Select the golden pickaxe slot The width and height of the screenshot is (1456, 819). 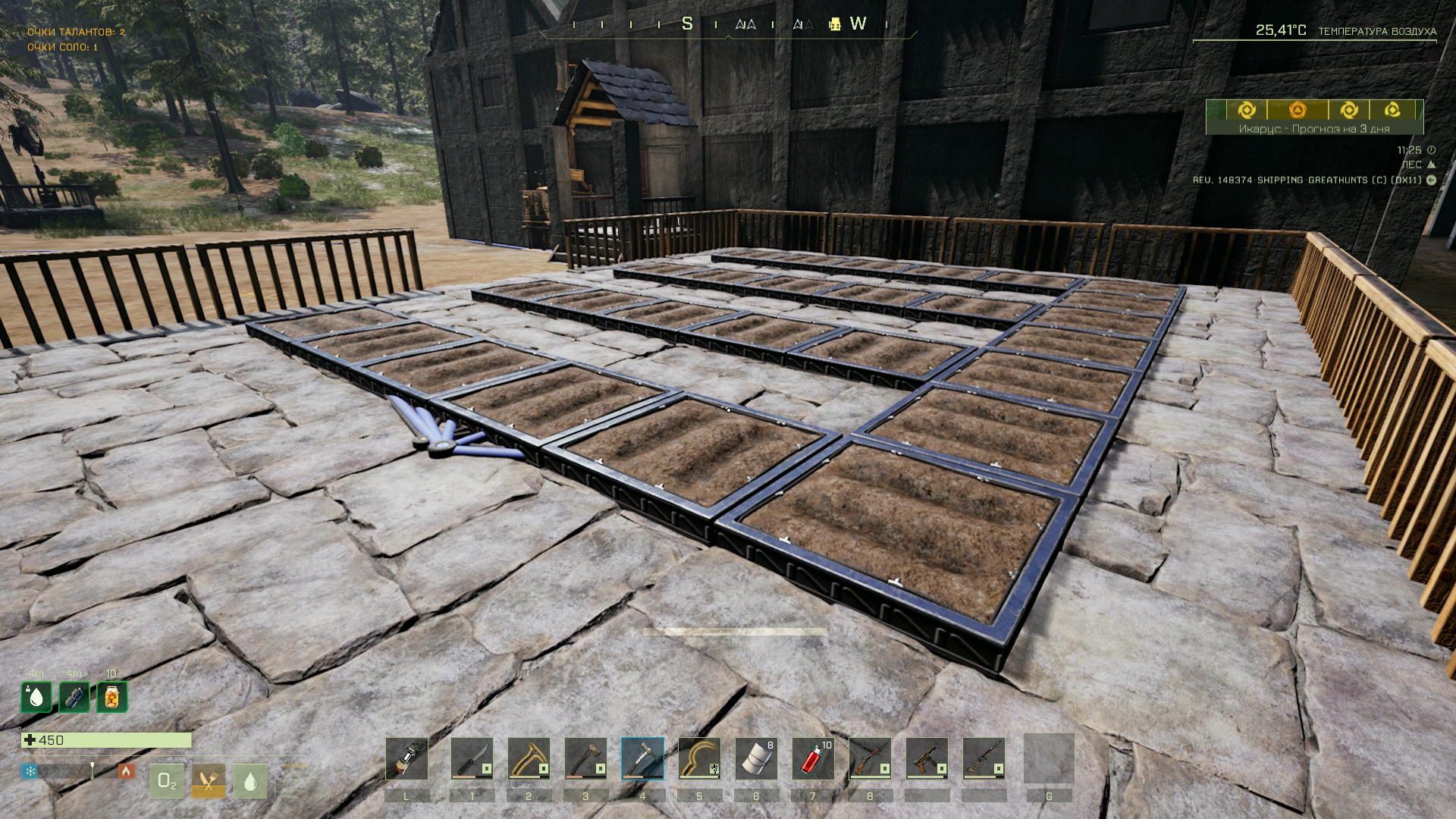point(529,758)
